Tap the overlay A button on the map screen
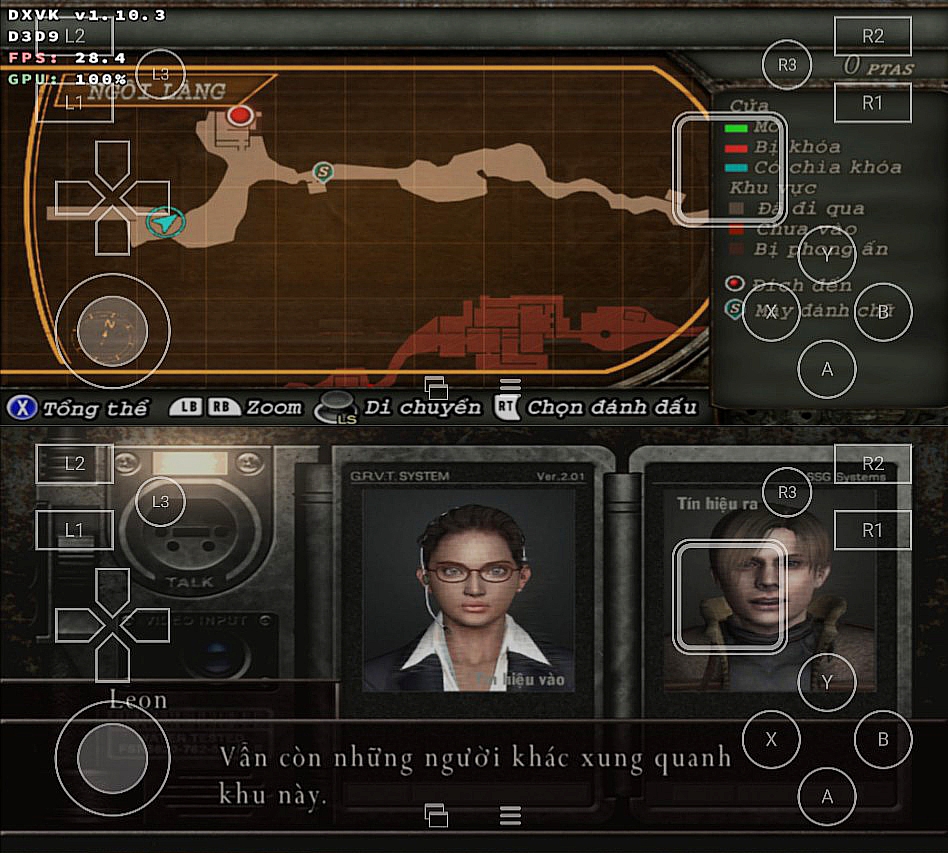 tap(827, 369)
